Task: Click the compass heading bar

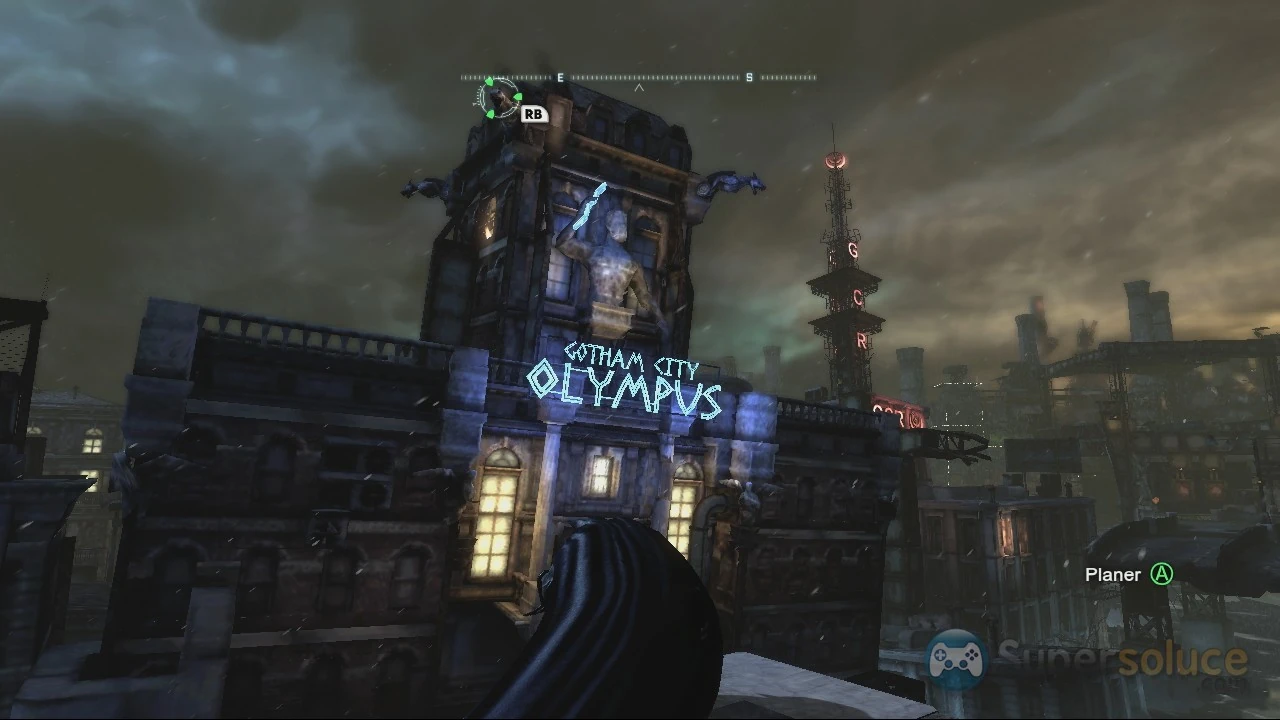Action: click(638, 77)
